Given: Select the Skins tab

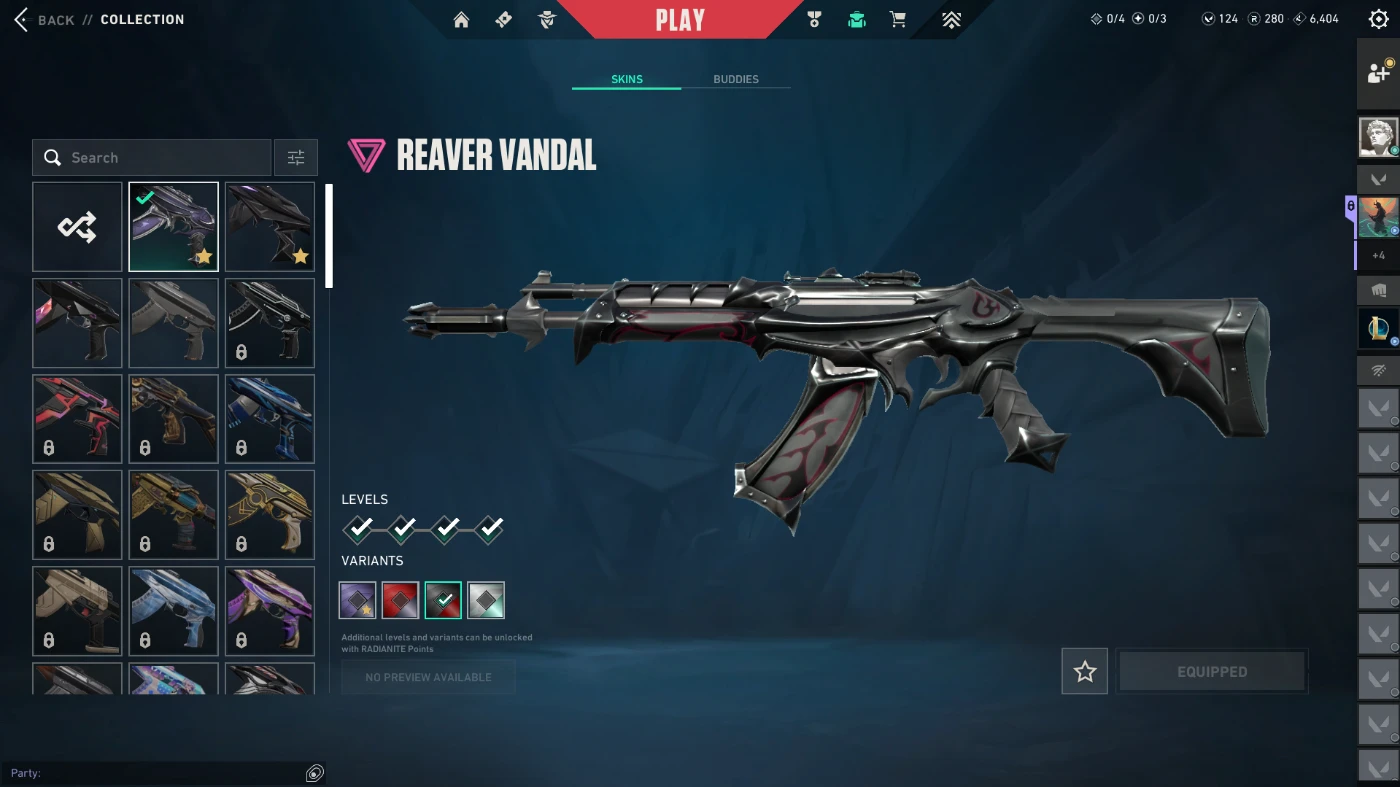Looking at the screenshot, I should pos(627,79).
